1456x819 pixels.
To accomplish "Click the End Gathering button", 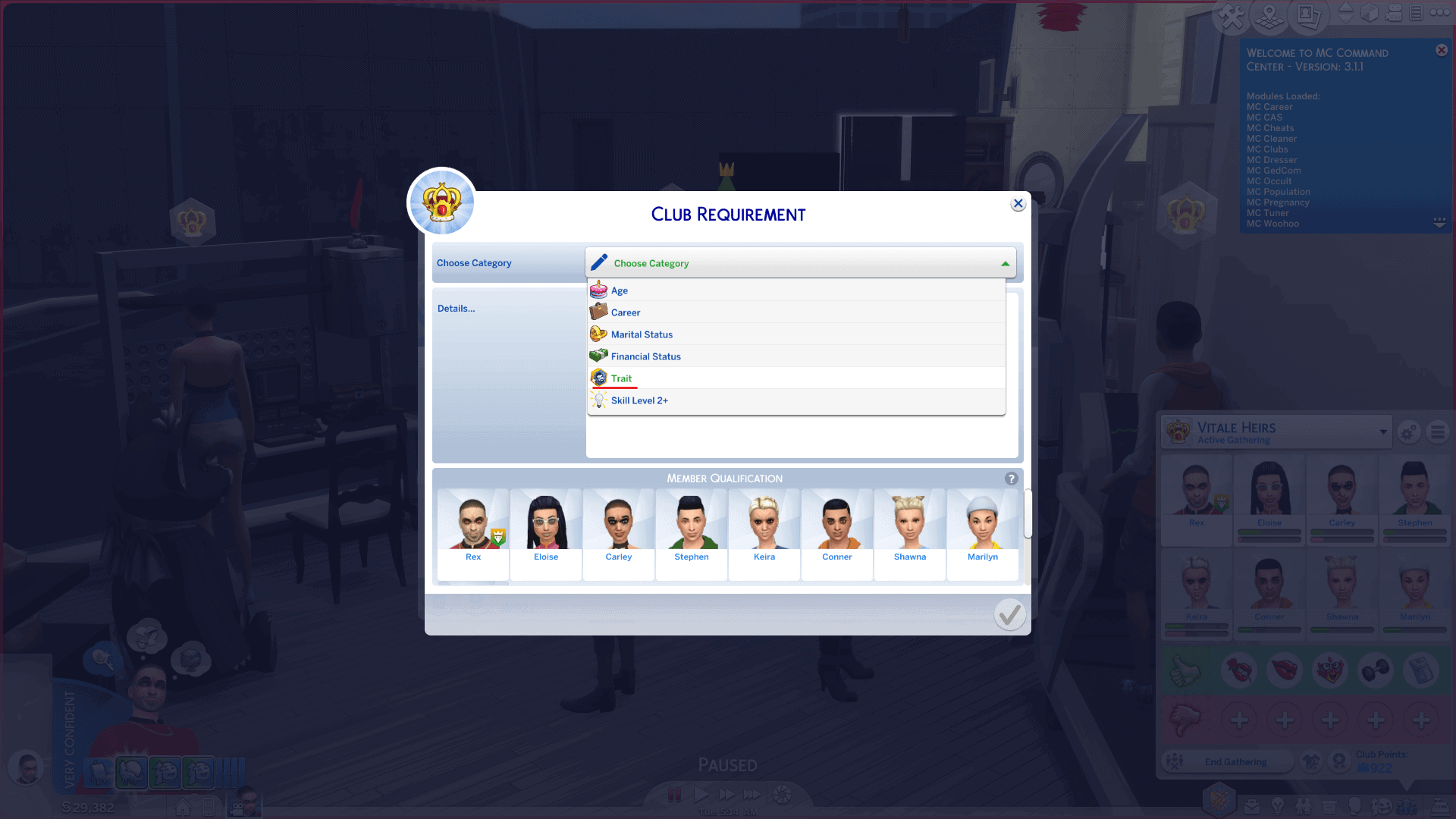I will (x=1235, y=762).
